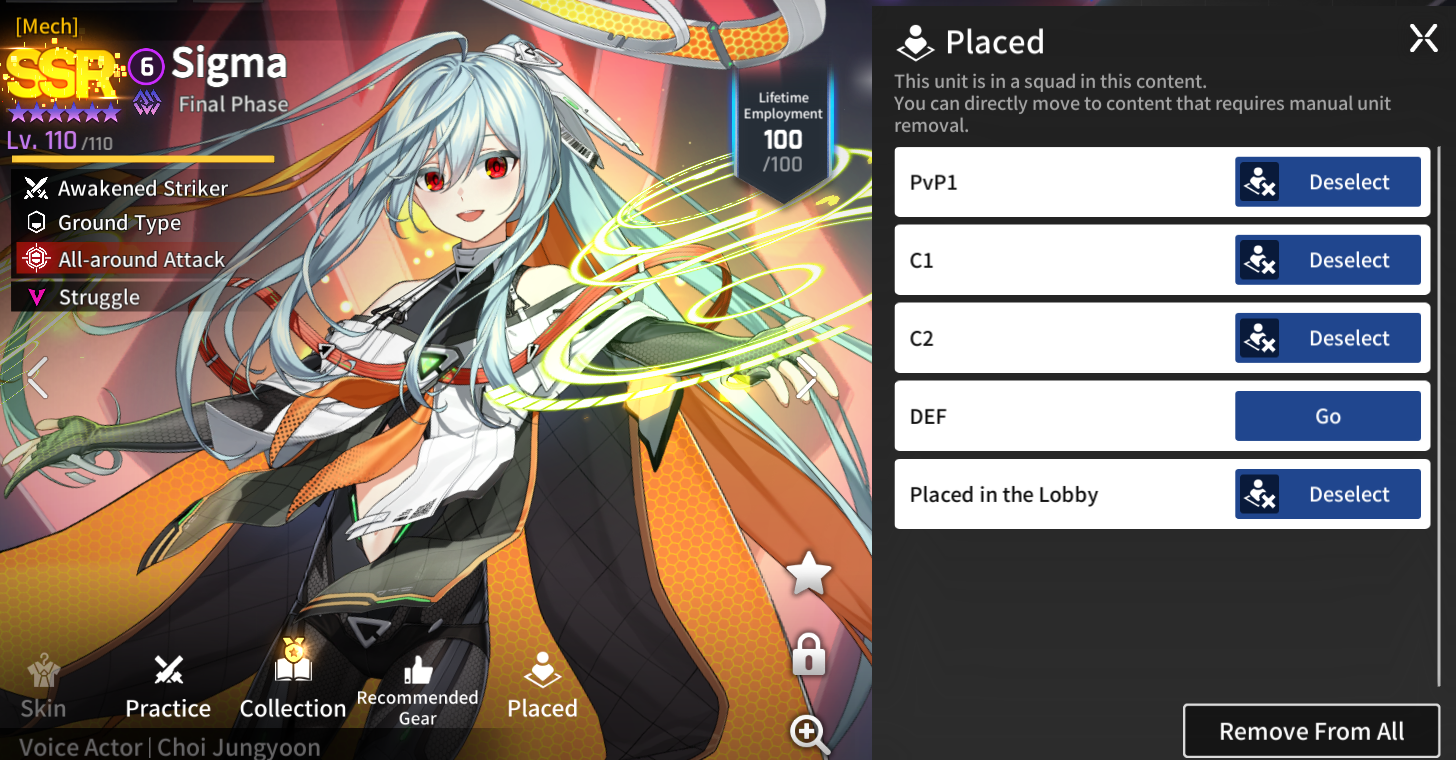Close the Placed panel
The height and width of the screenshot is (760, 1456).
coord(1423,39)
